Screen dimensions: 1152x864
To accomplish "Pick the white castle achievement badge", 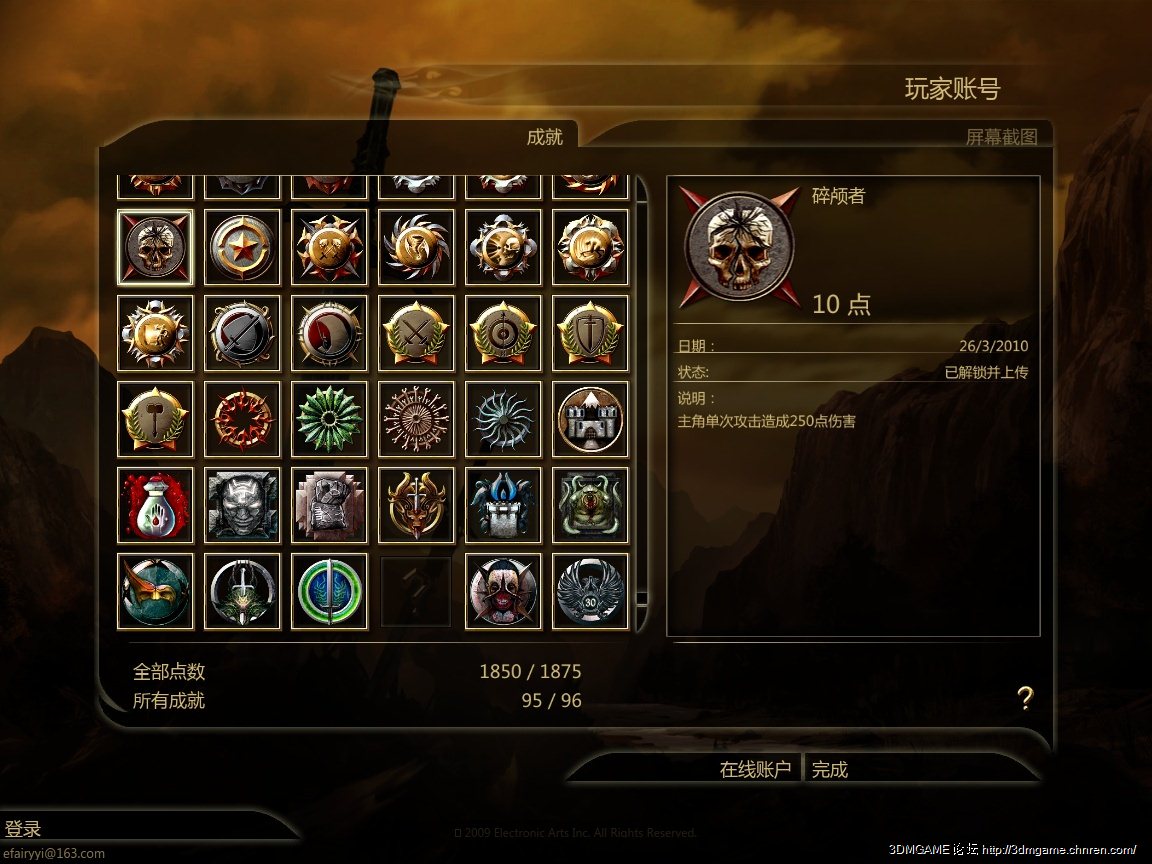I will click(x=590, y=419).
